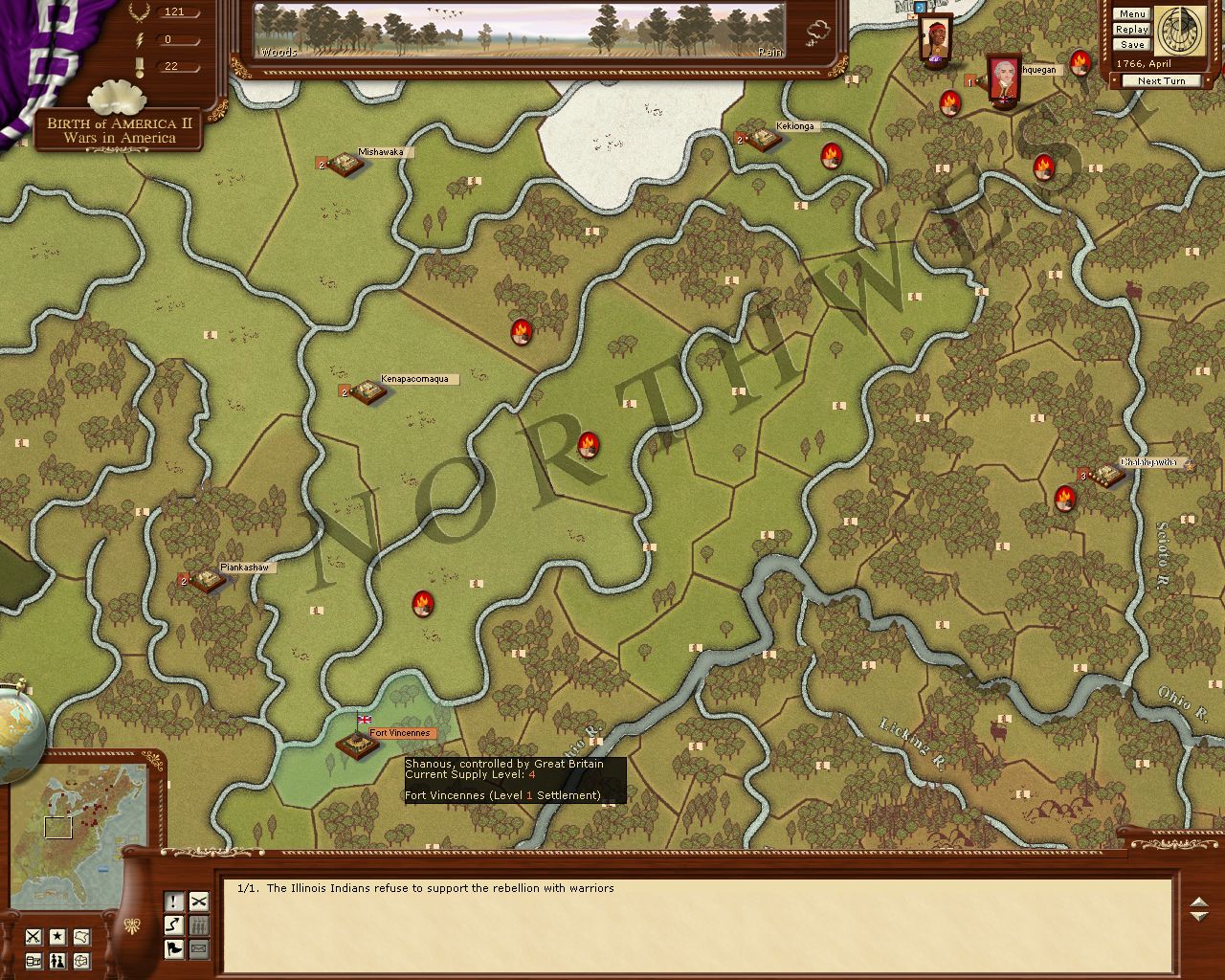
Task: Show messages with the exclamation mark filter
Action: (x=174, y=902)
